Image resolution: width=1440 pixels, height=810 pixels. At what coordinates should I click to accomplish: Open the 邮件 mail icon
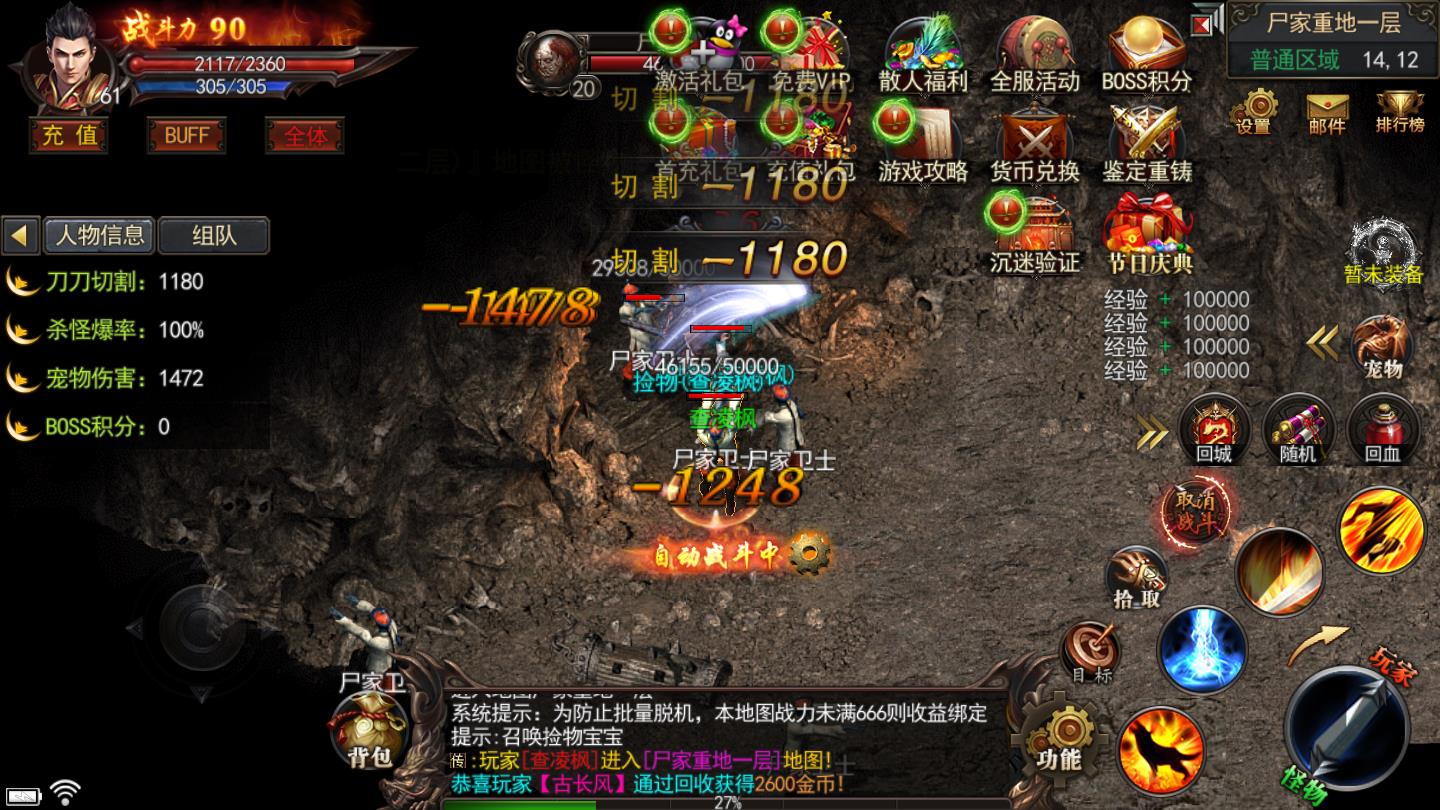1327,110
